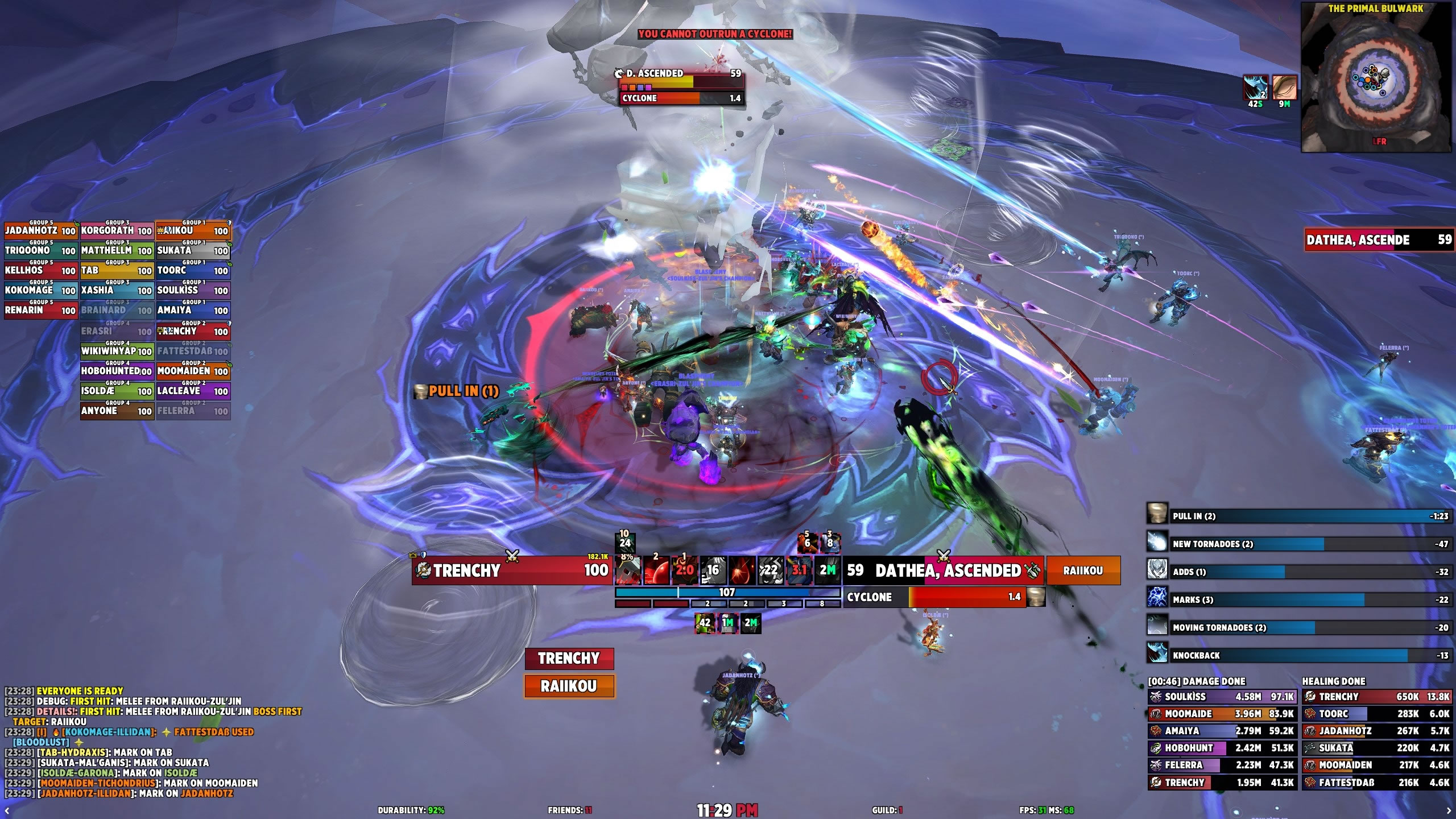This screenshot has height=819, width=1456.
Task: Select the Pull In (2) timer bar
Action: [1308, 516]
